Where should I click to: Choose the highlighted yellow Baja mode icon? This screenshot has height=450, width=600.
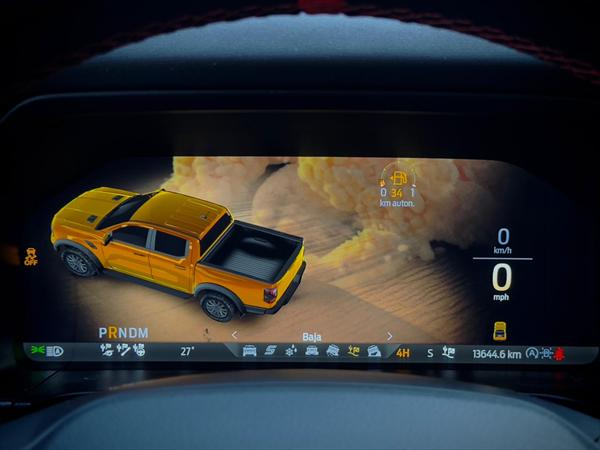(353, 351)
